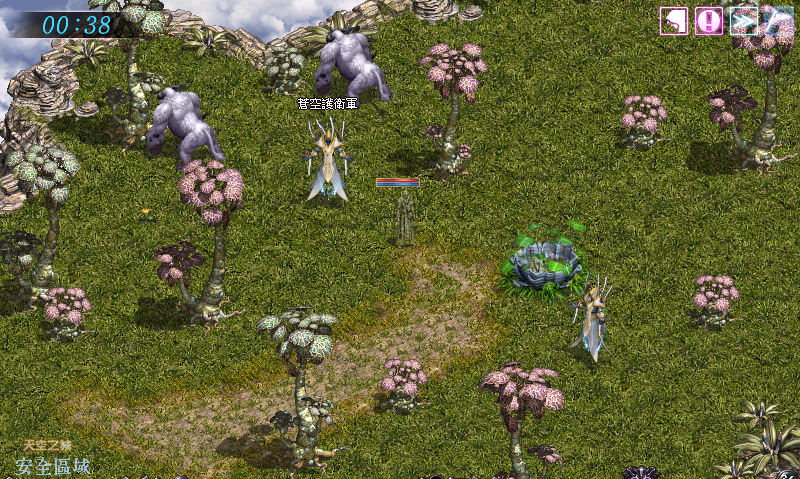Image resolution: width=800 pixels, height=479 pixels.
Task: Click the pink exclamation mark icon
Action: tap(709, 20)
